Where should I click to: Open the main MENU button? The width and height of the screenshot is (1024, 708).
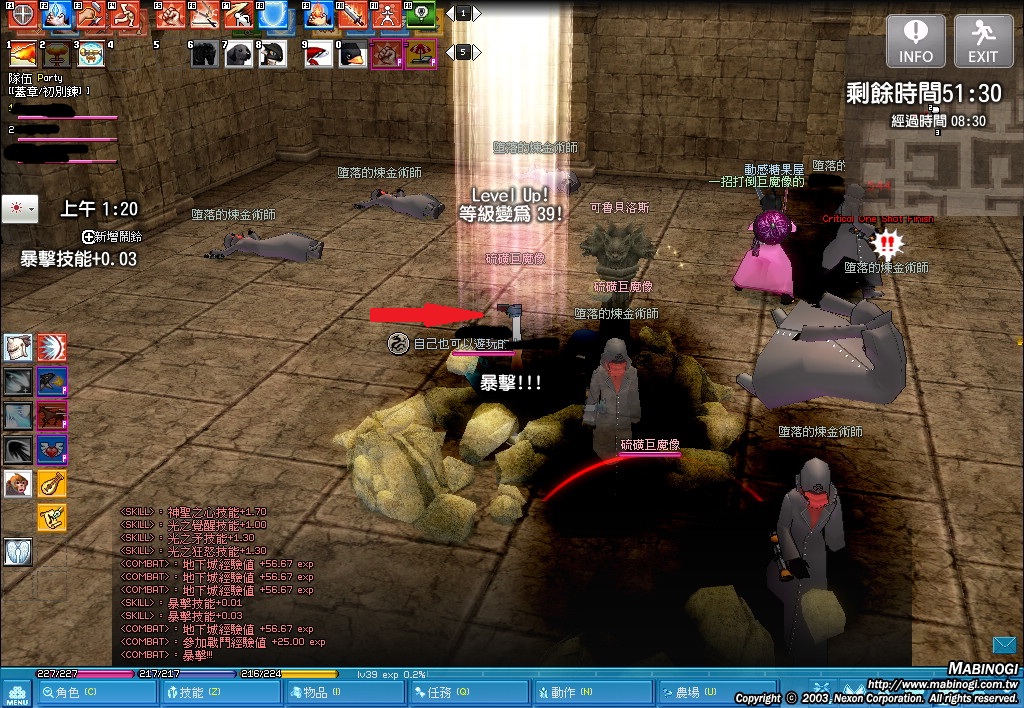(17, 692)
